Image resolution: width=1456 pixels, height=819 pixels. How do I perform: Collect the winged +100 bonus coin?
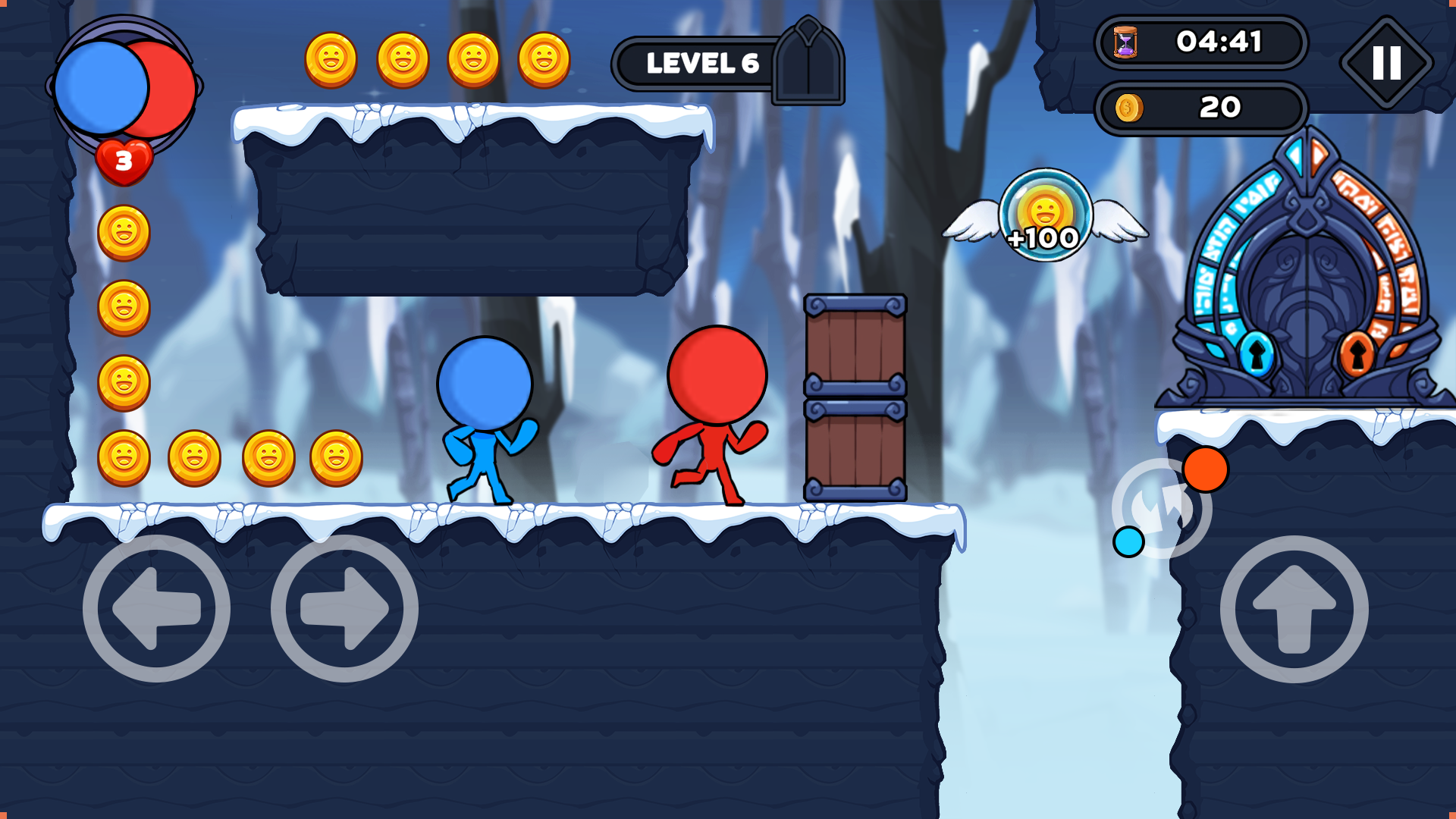pos(1046,216)
